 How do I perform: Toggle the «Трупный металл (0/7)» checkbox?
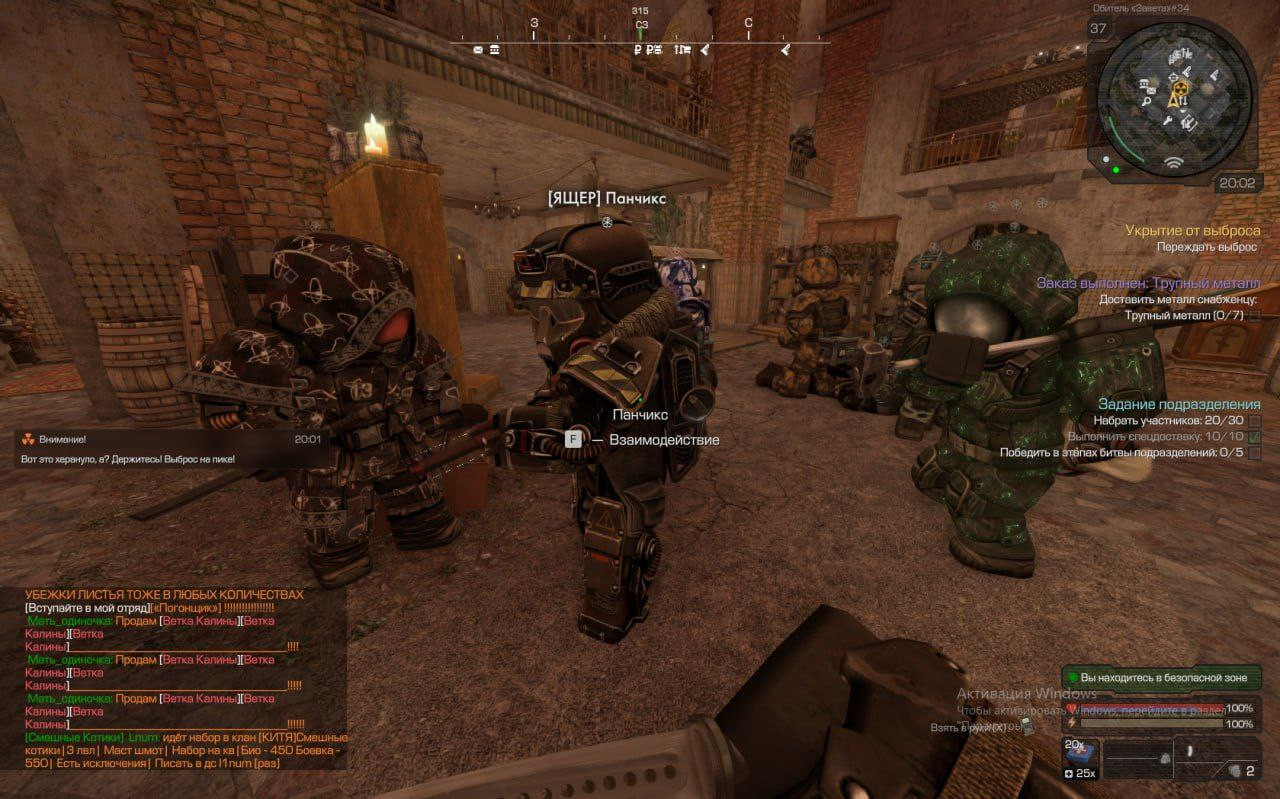point(1254,315)
